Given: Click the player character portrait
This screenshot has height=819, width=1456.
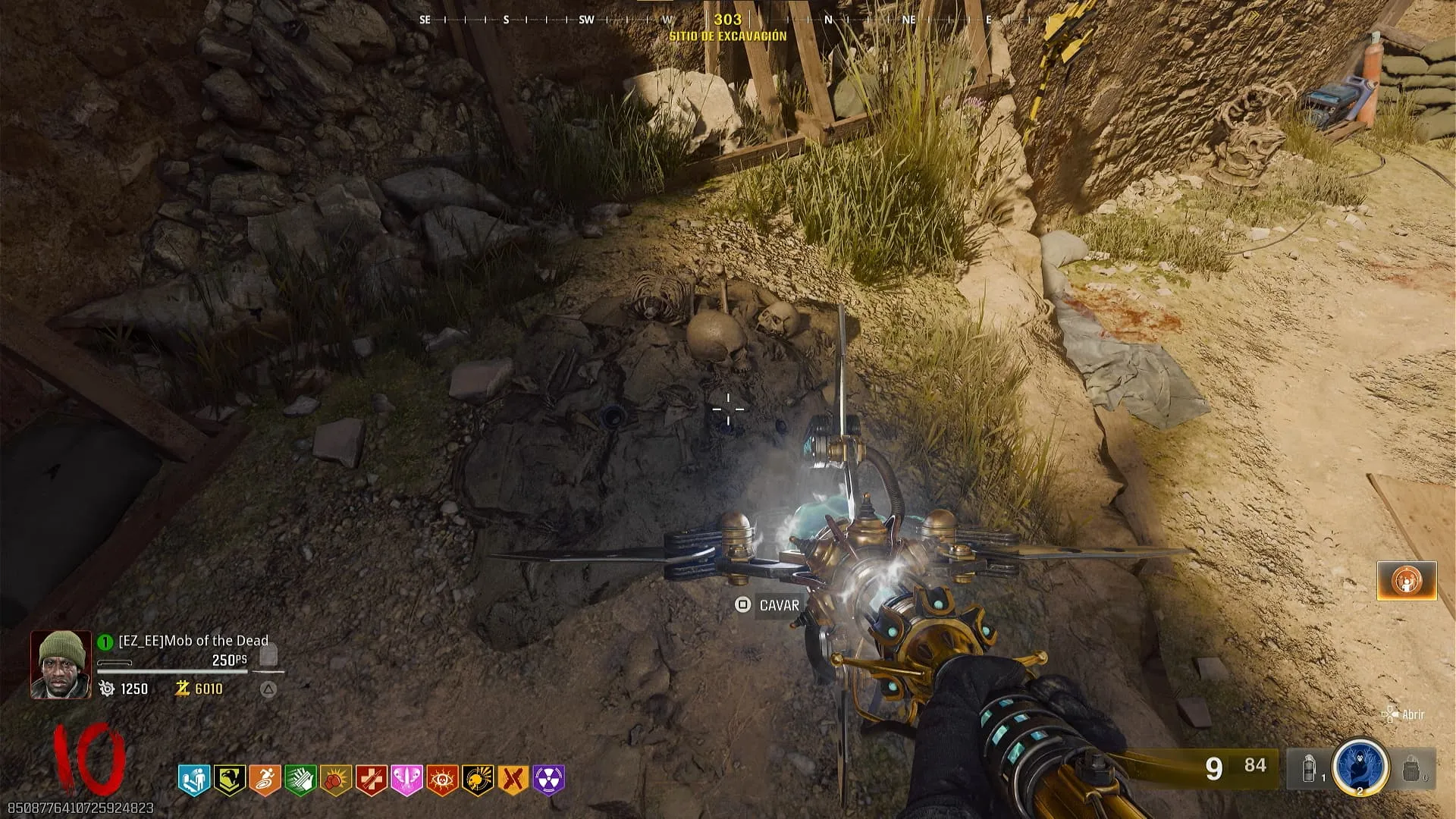Looking at the screenshot, I should click(x=61, y=664).
